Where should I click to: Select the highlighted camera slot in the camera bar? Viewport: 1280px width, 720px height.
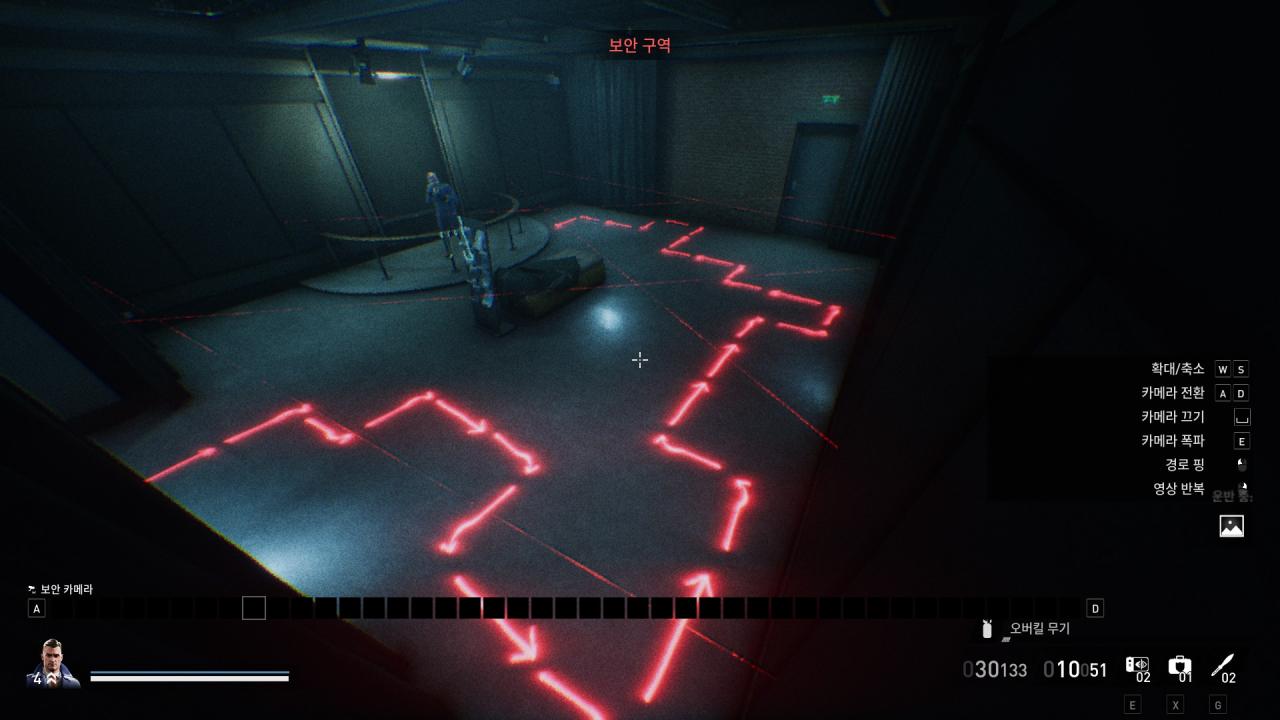click(x=254, y=608)
